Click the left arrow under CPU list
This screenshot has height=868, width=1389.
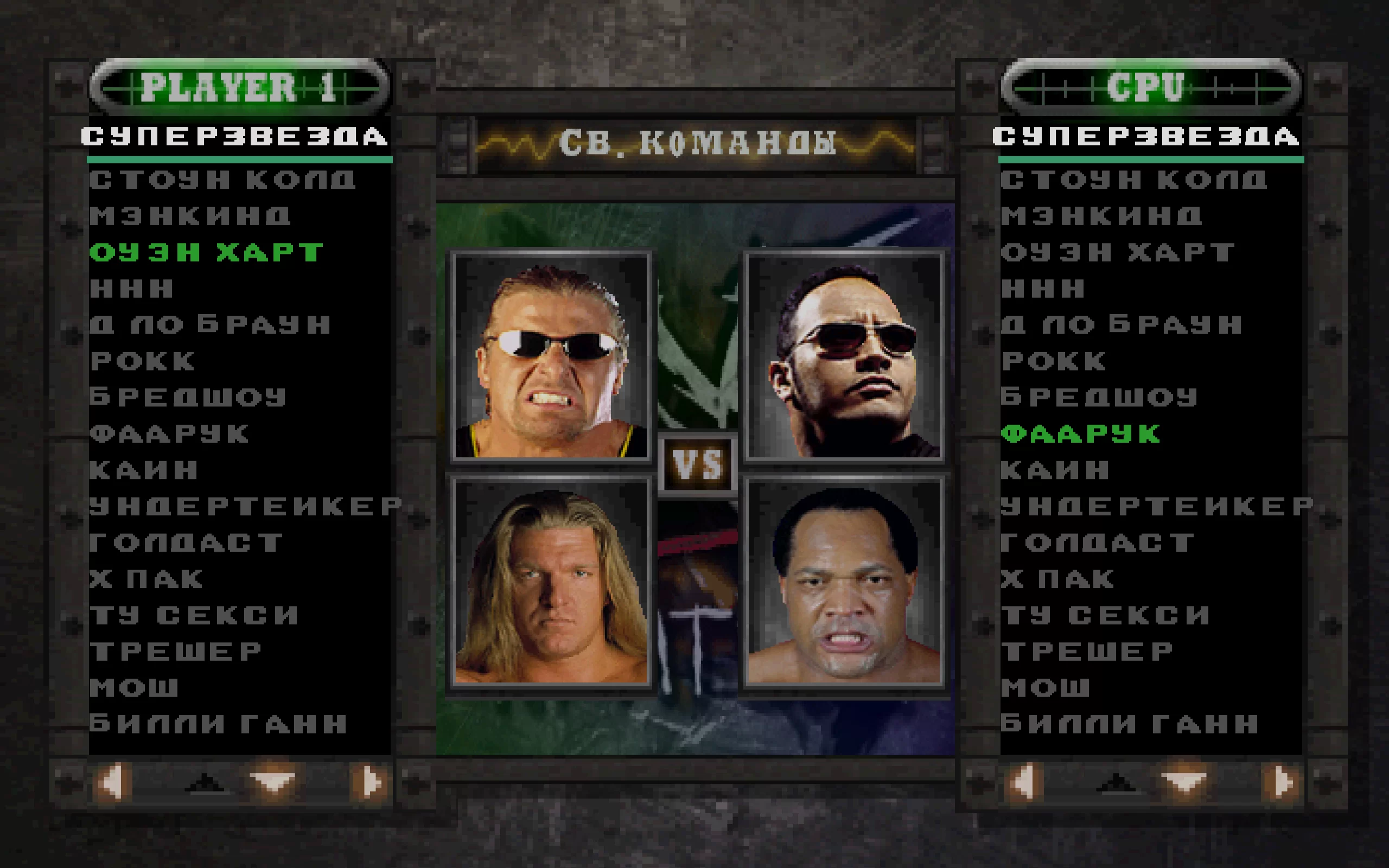click(x=1023, y=782)
